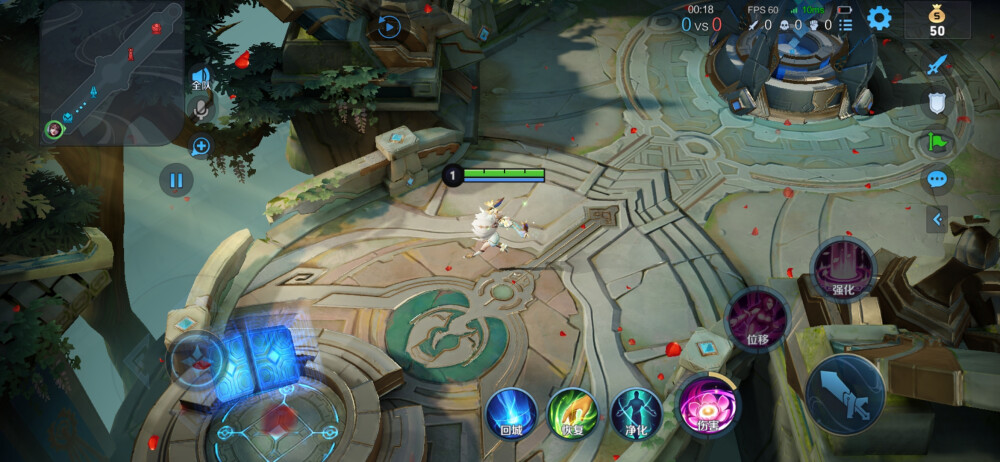Trigger the basic sword attack button
The height and width of the screenshot is (462, 1000).
pos(845,393)
